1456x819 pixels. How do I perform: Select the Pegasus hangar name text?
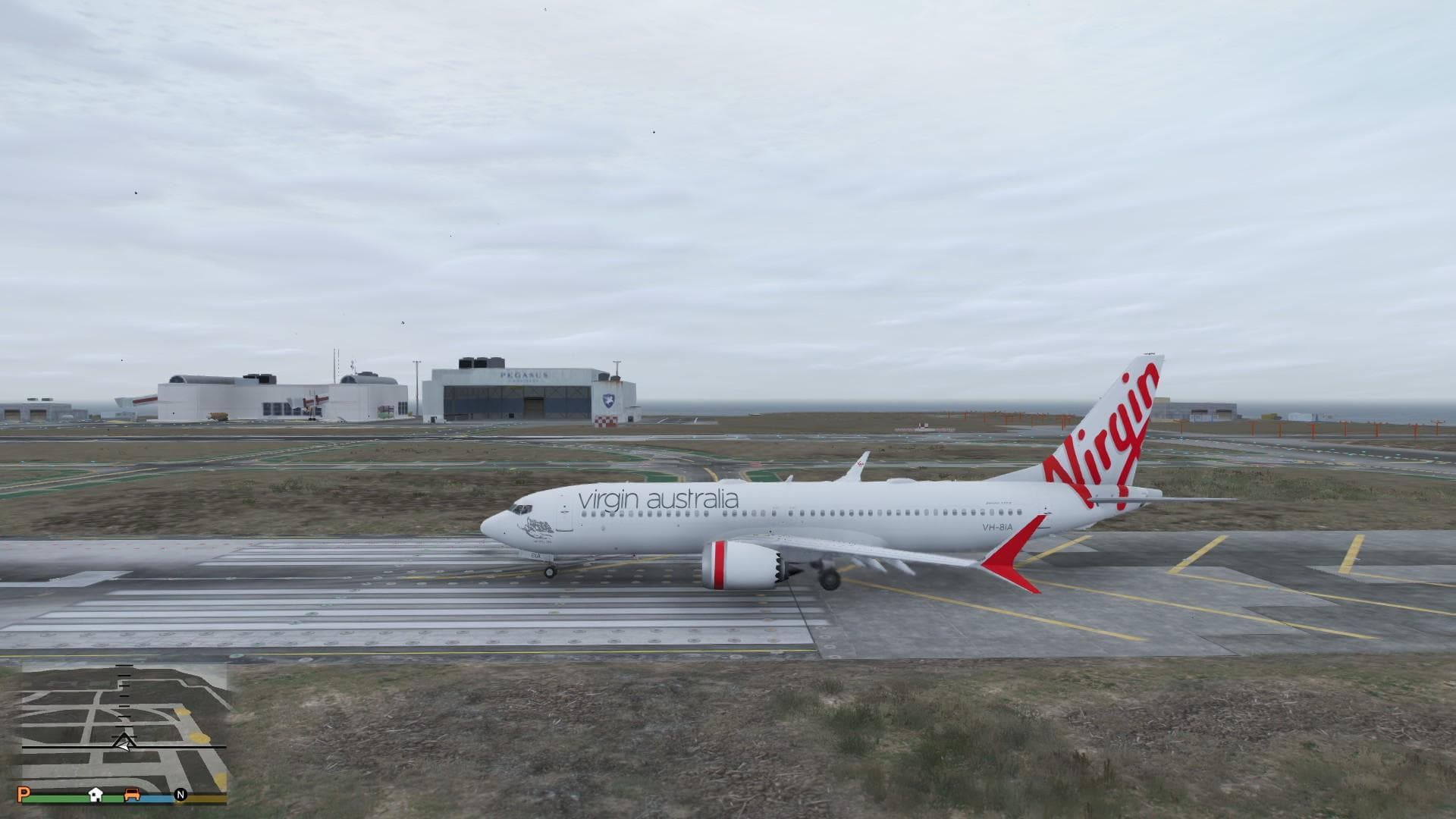[x=525, y=375]
